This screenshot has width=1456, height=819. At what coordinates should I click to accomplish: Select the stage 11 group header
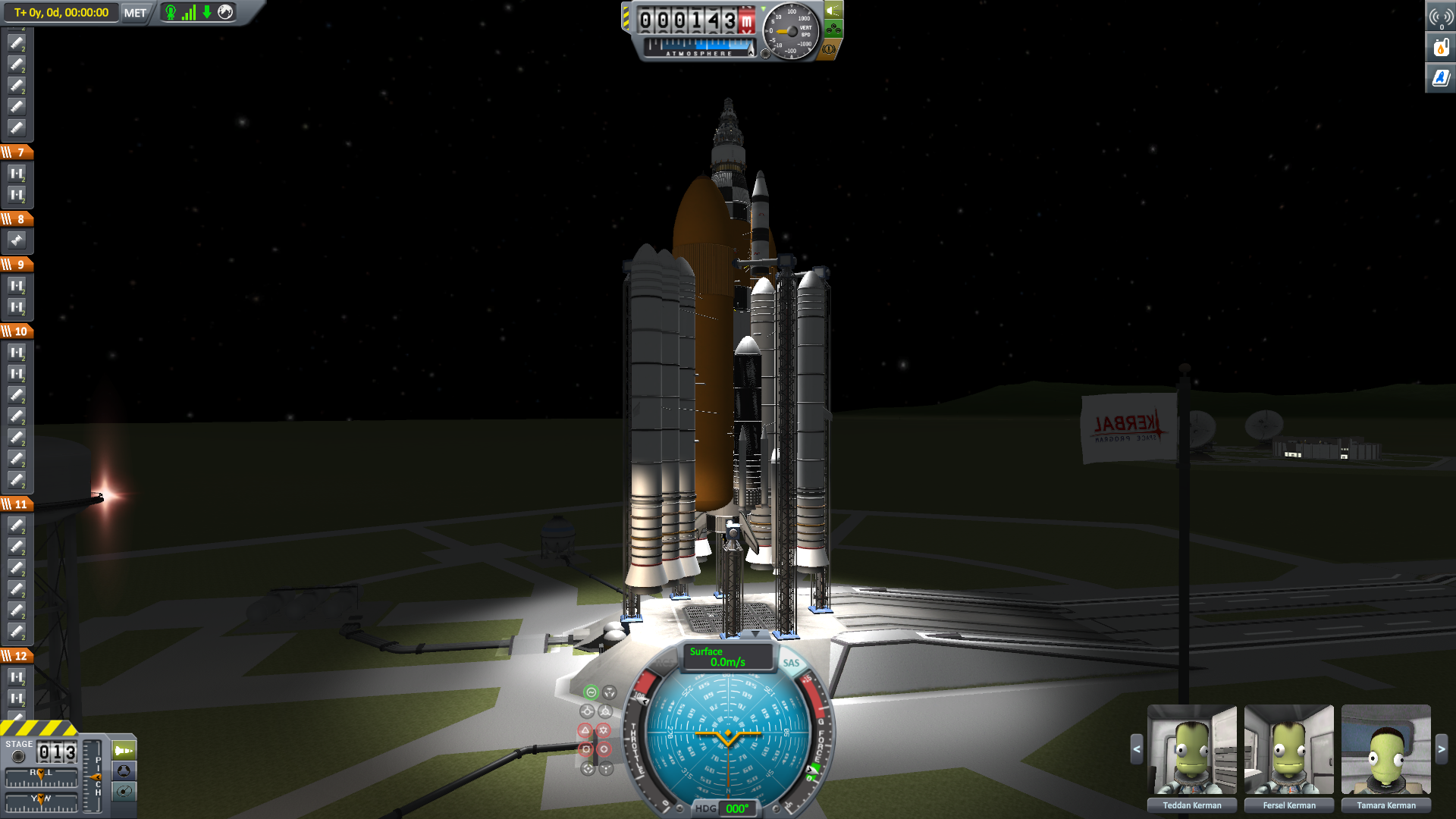point(17,504)
